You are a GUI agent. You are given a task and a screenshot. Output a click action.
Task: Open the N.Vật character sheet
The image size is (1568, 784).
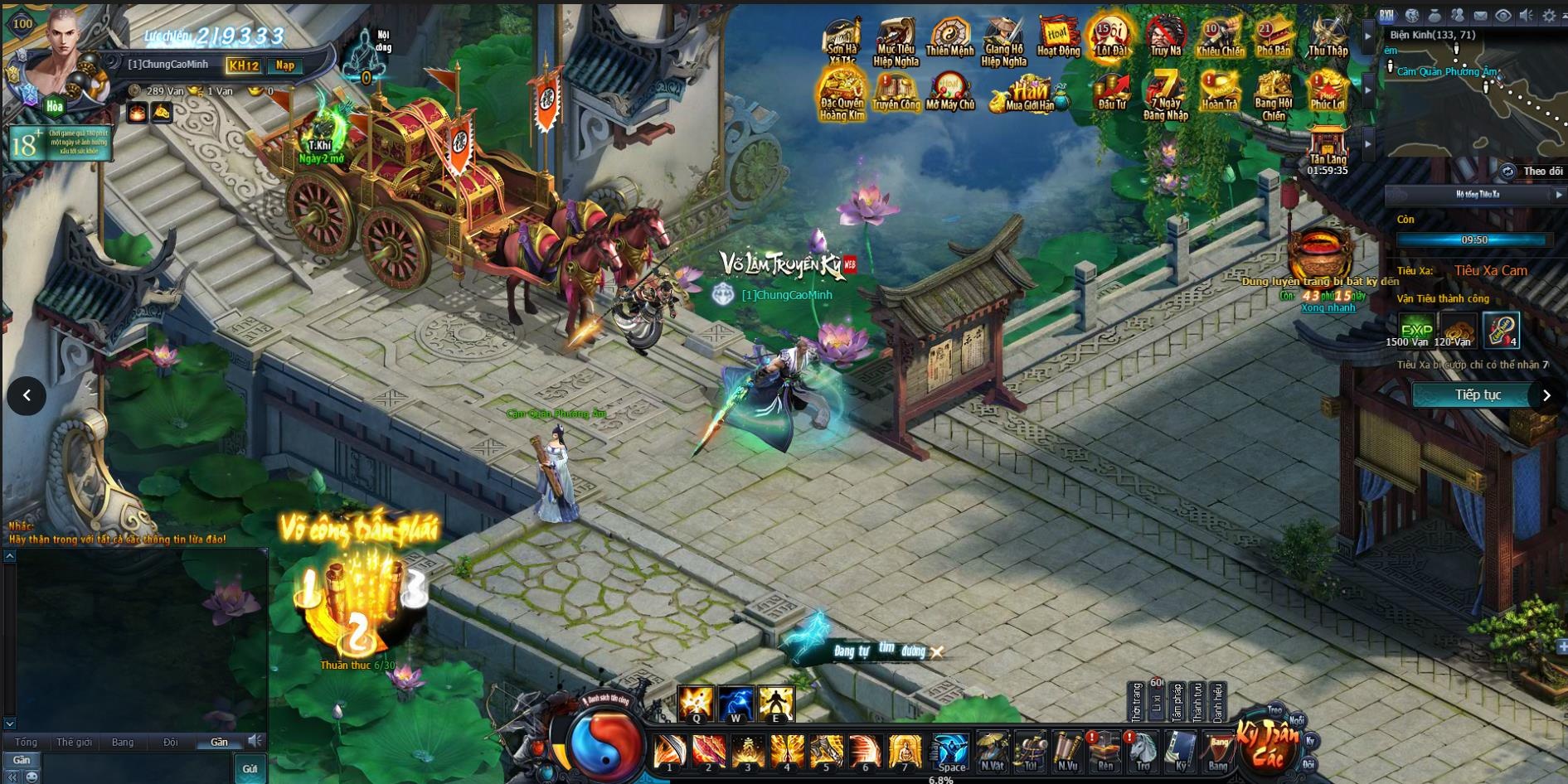point(992,750)
